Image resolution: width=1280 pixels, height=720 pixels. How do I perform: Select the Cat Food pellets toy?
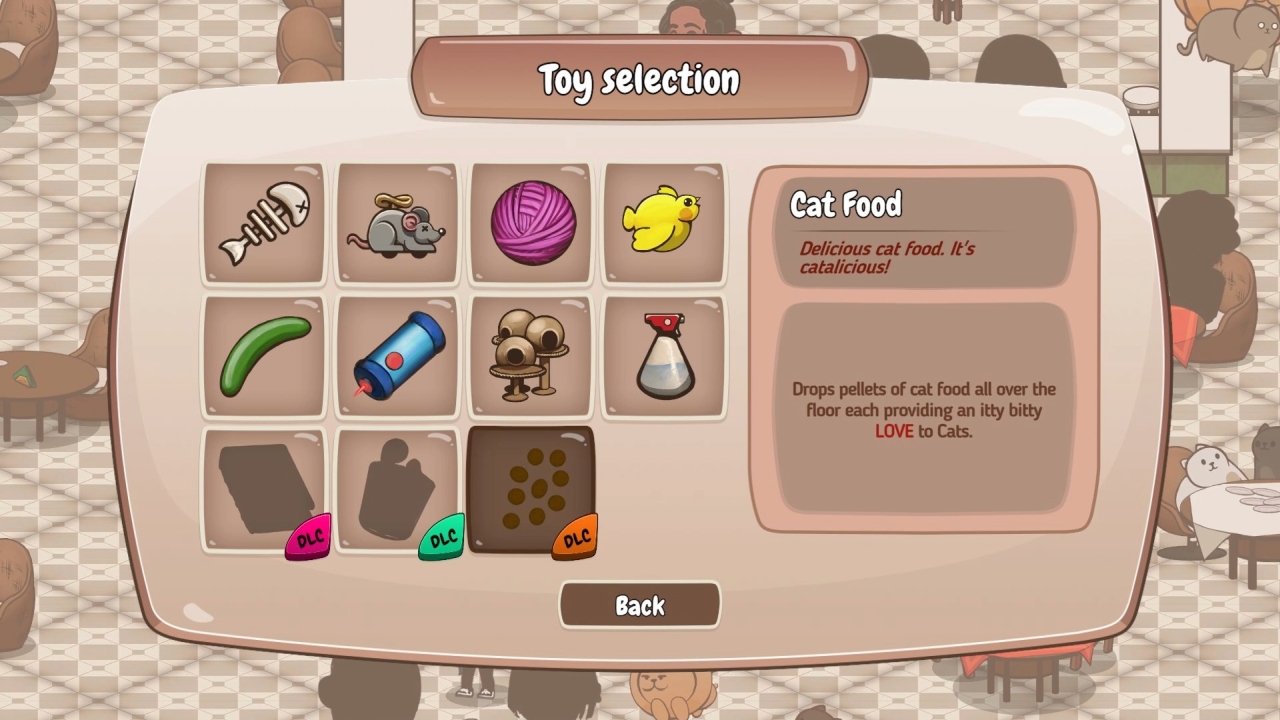[530, 488]
